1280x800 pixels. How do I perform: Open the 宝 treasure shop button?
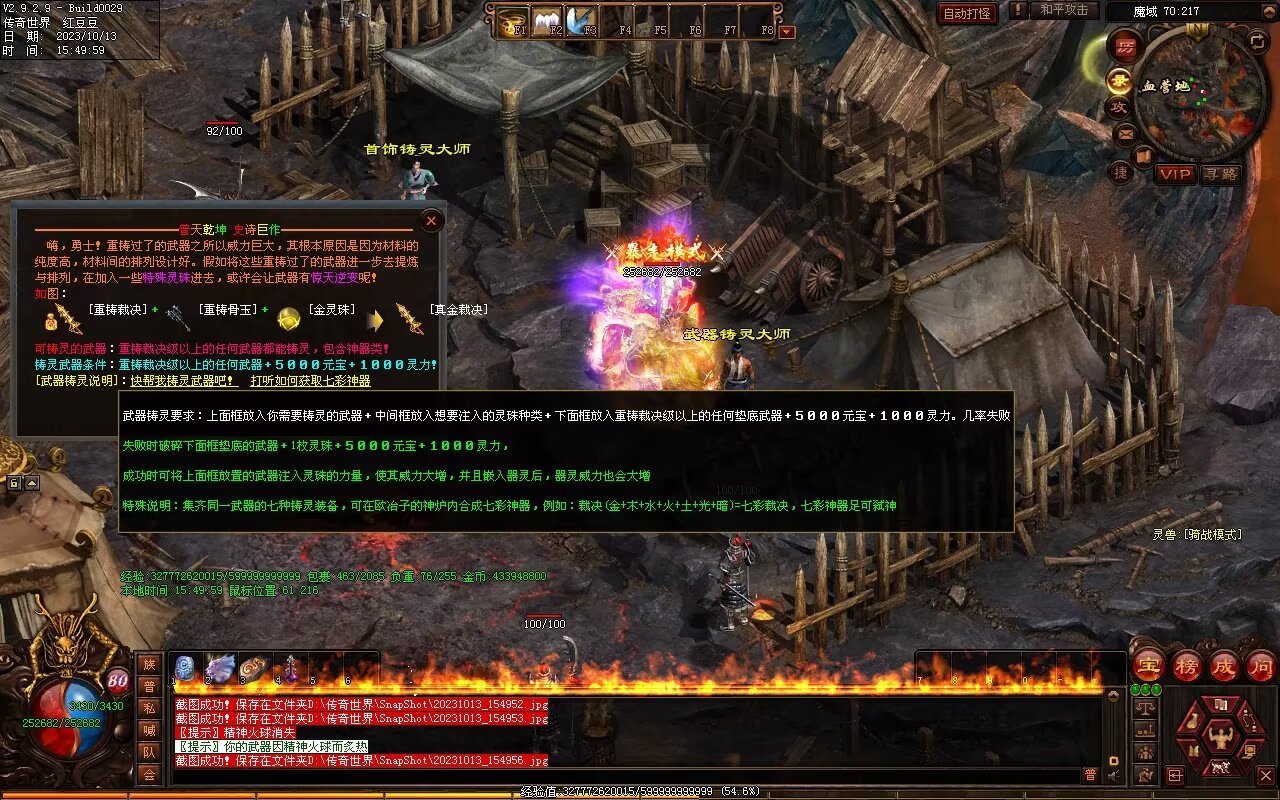(1149, 665)
